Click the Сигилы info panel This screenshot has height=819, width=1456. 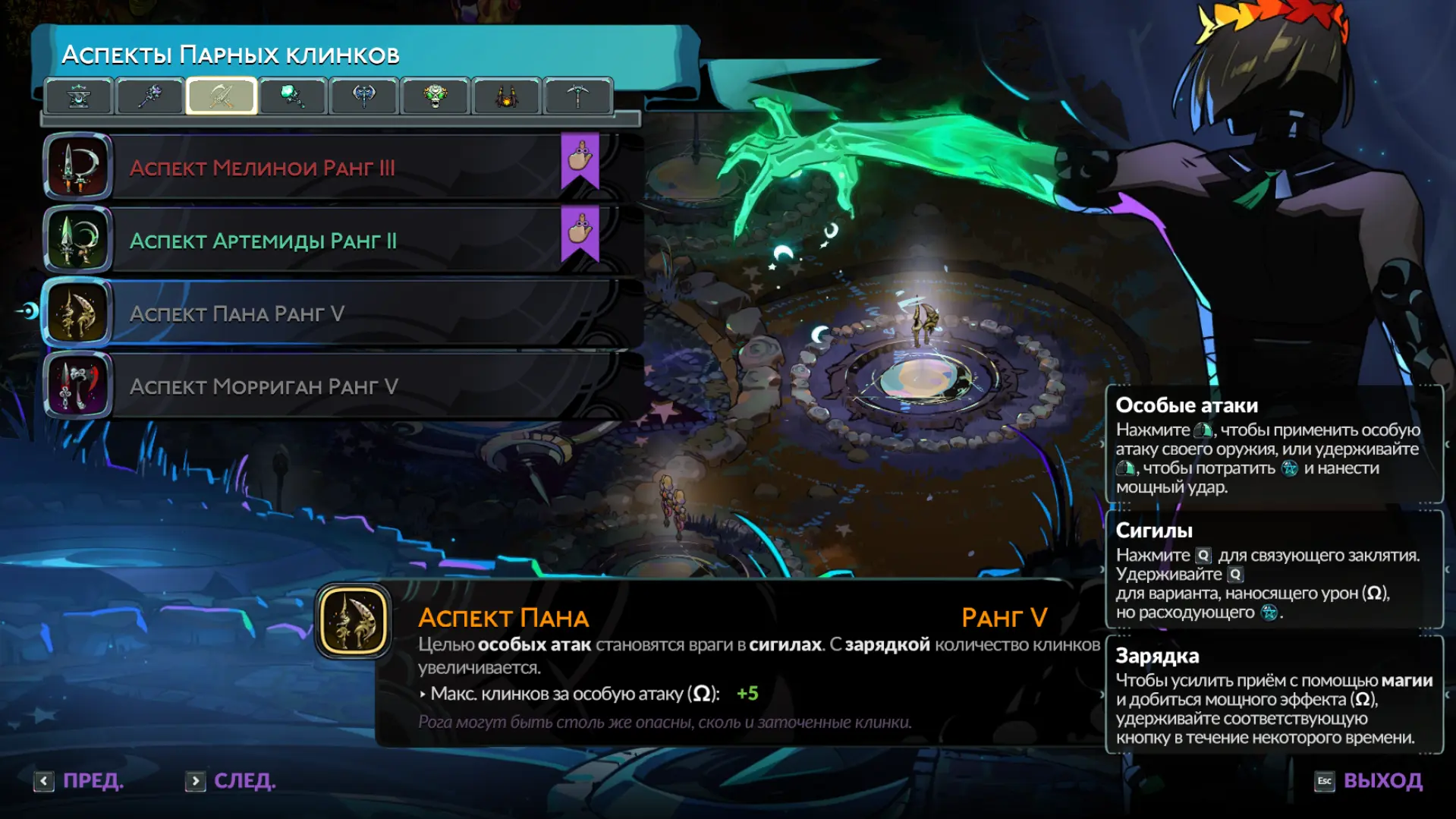coord(1274,570)
